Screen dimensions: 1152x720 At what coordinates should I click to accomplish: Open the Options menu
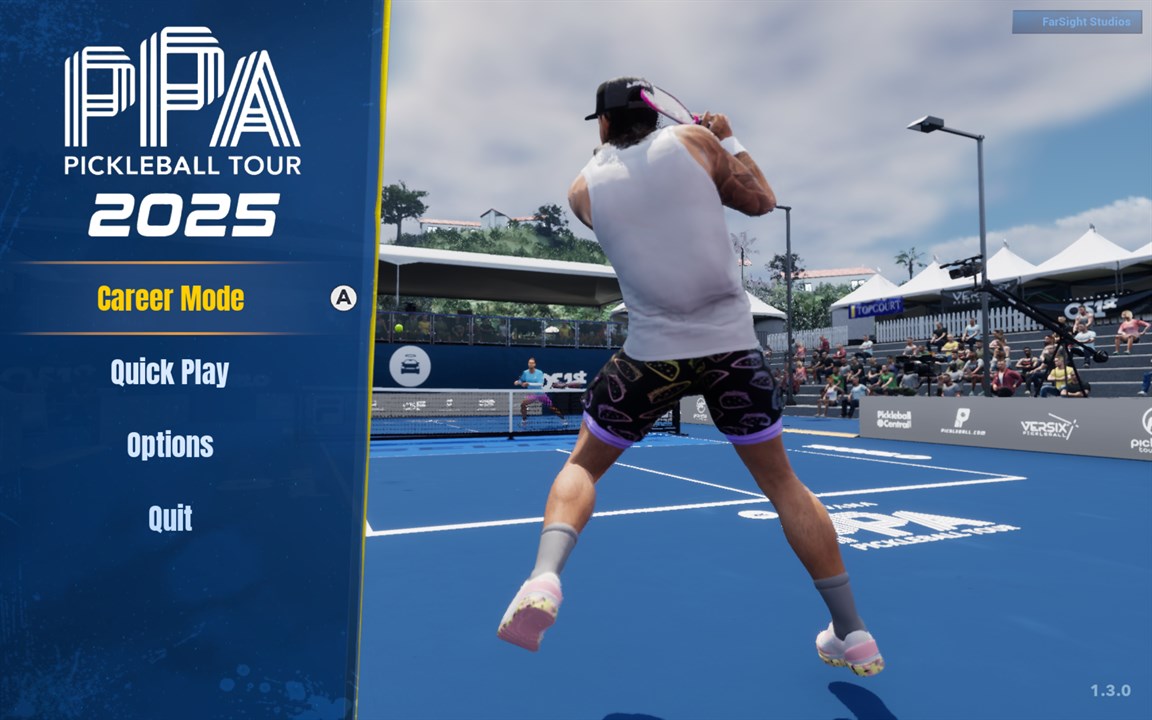pyautogui.click(x=170, y=445)
